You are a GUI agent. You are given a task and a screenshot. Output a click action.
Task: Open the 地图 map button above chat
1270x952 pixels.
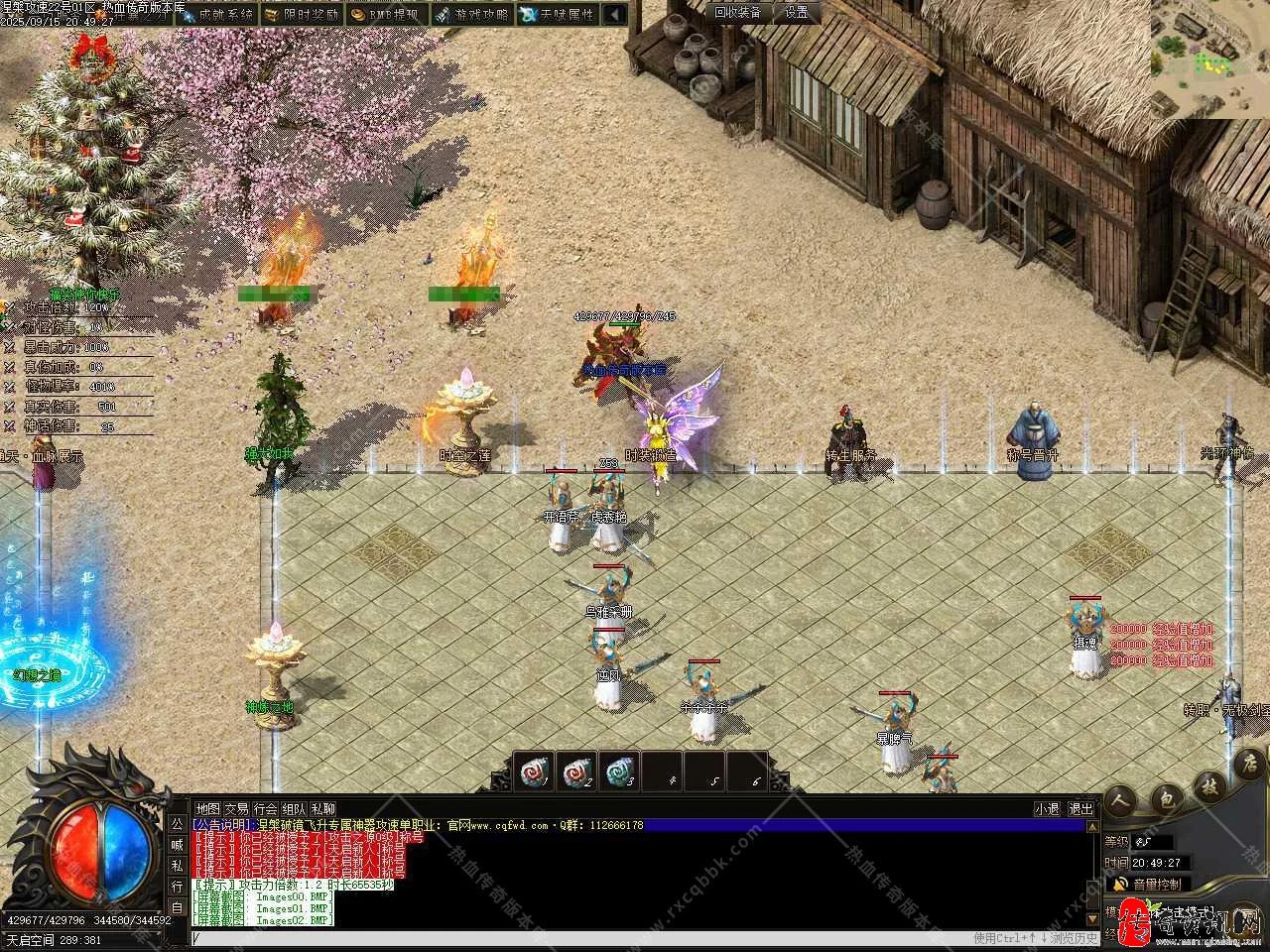[207, 808]
